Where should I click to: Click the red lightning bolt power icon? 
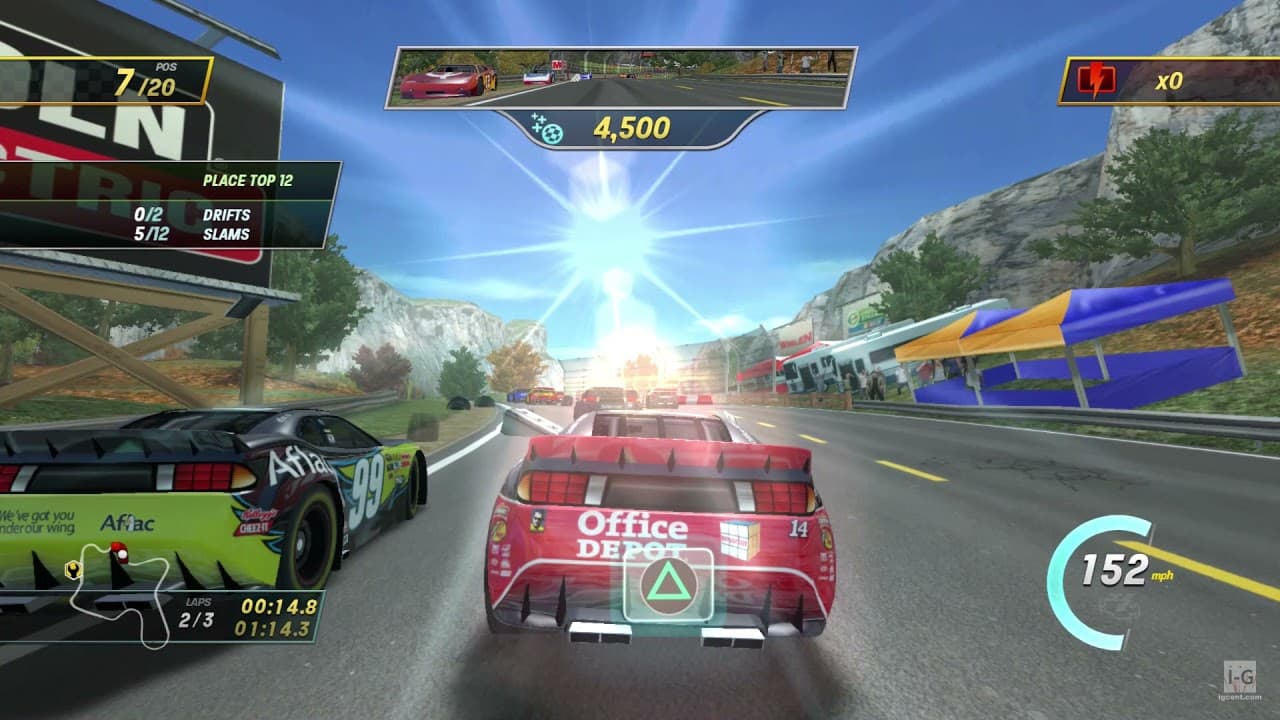(x=1098, y=77)
